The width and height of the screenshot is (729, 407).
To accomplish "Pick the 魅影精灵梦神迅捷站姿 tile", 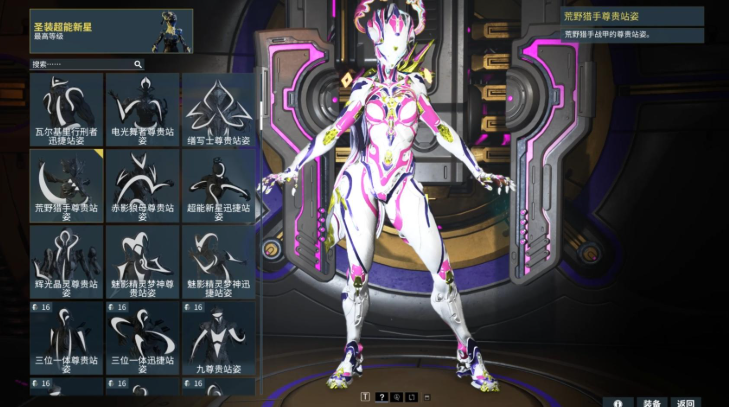I will [218, 262].
